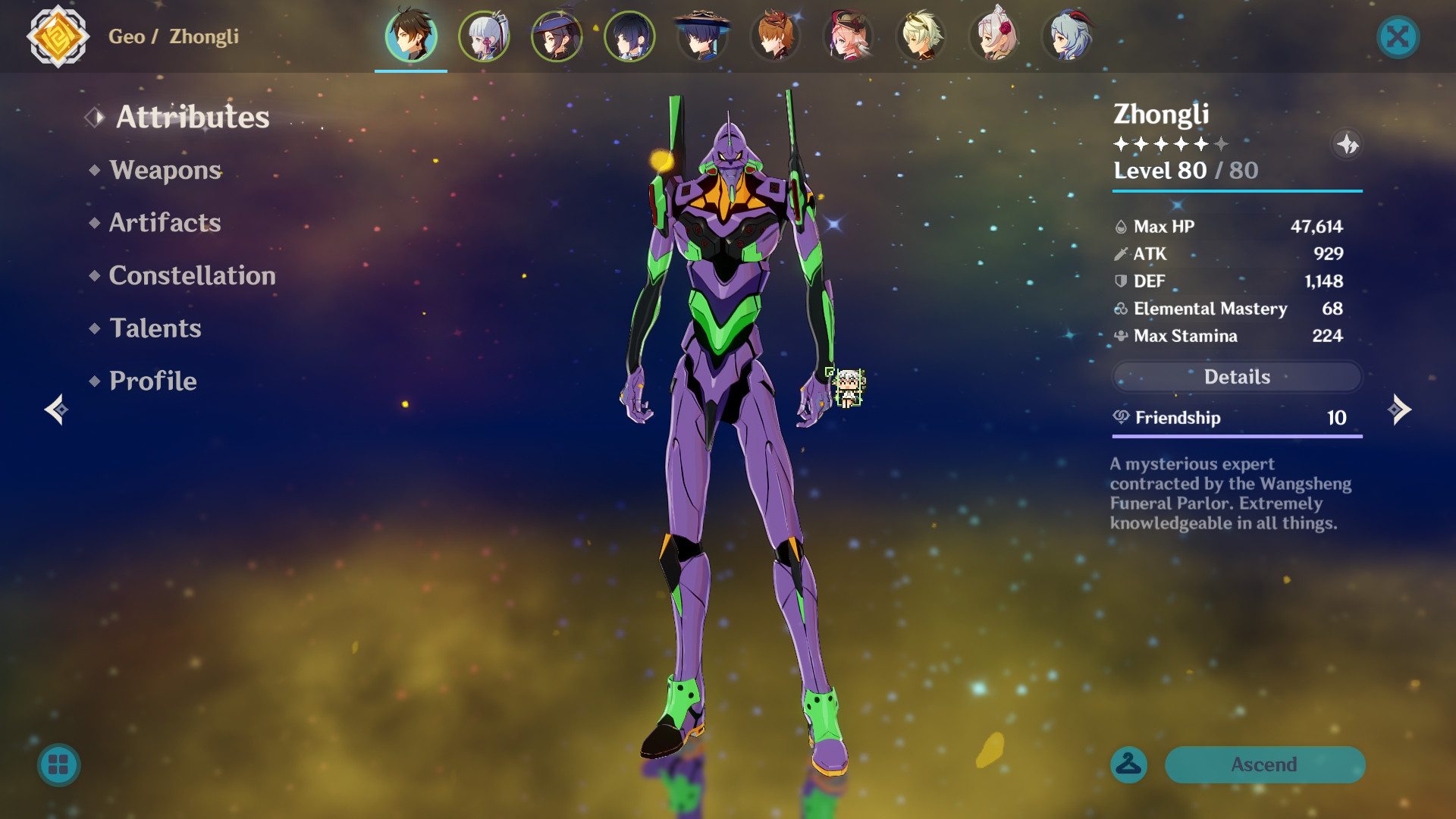Click the DEF shield icon

pos(1120,281)
